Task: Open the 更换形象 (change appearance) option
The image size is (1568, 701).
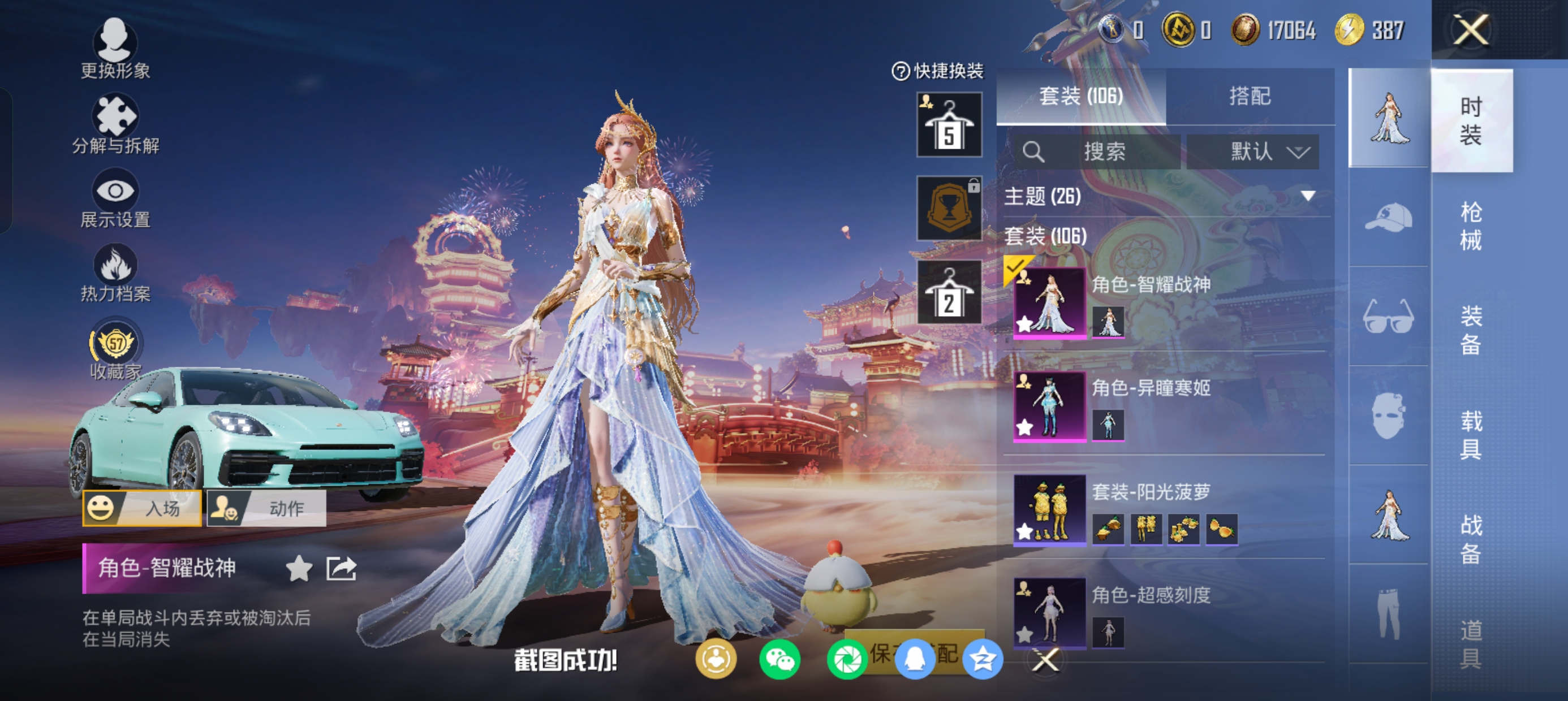Action: (x=114, y=49)
